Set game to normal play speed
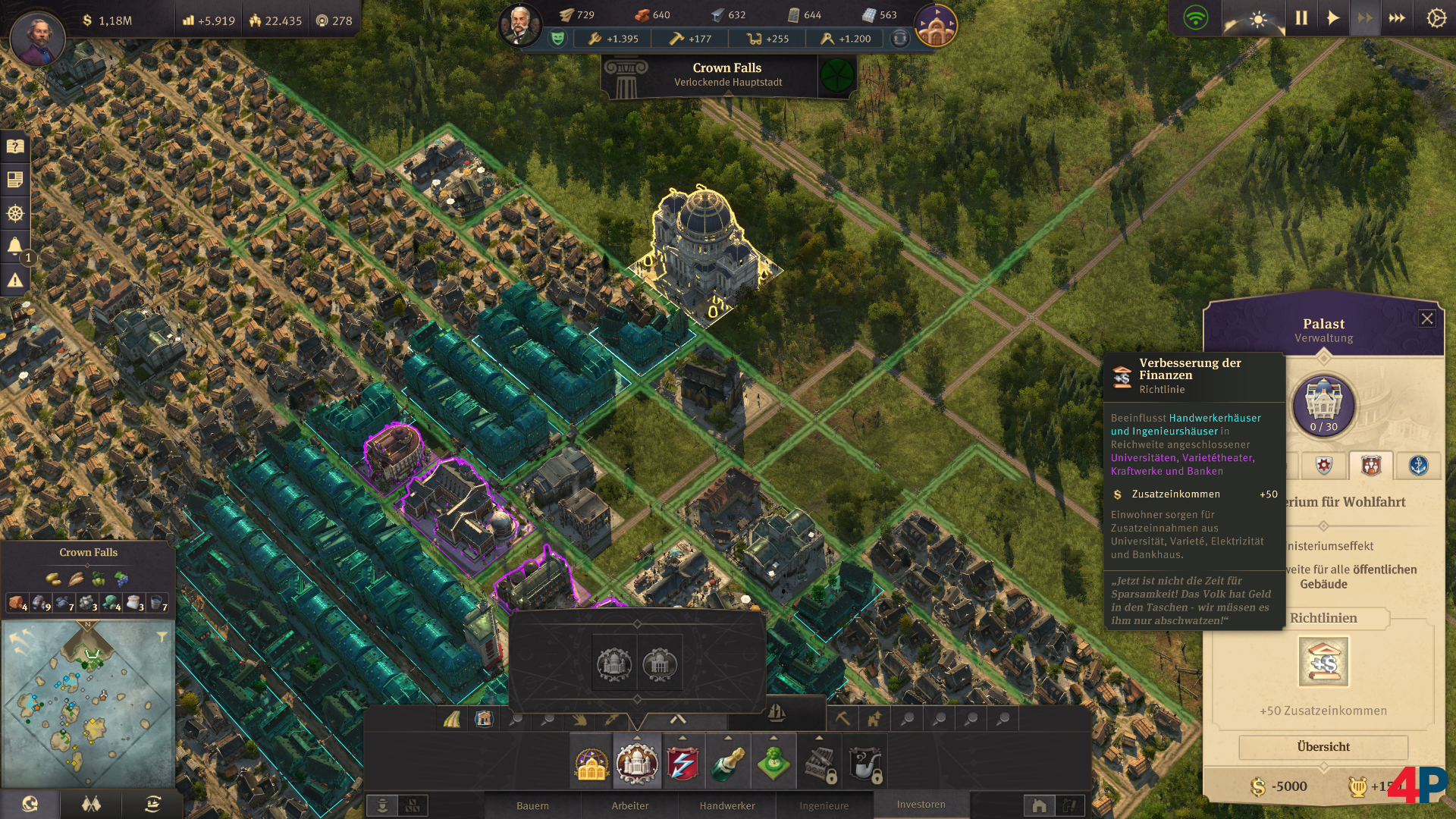 pyautogui.click(x=1332, y=18)
